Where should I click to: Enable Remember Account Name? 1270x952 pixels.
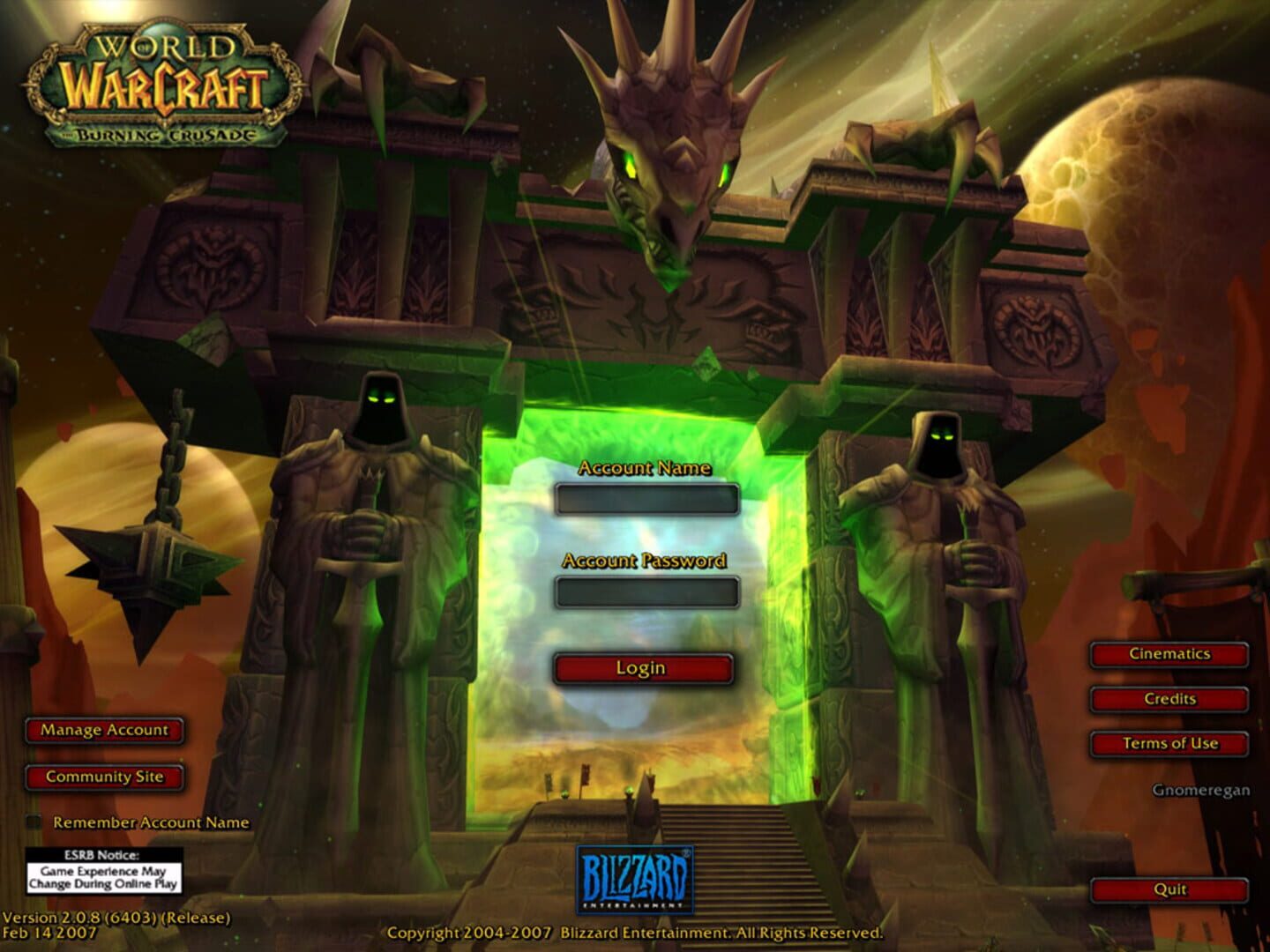34,821
